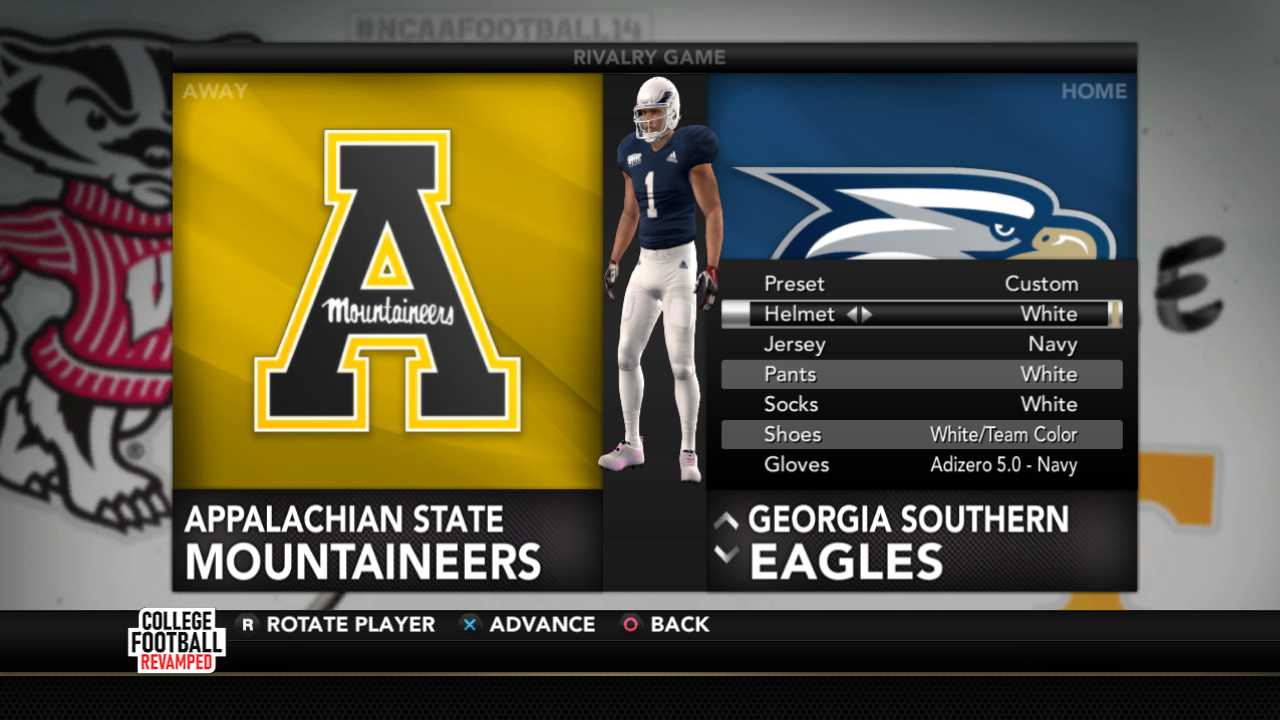
Task: Click the Advance label
Action: [x=541, y=624]
